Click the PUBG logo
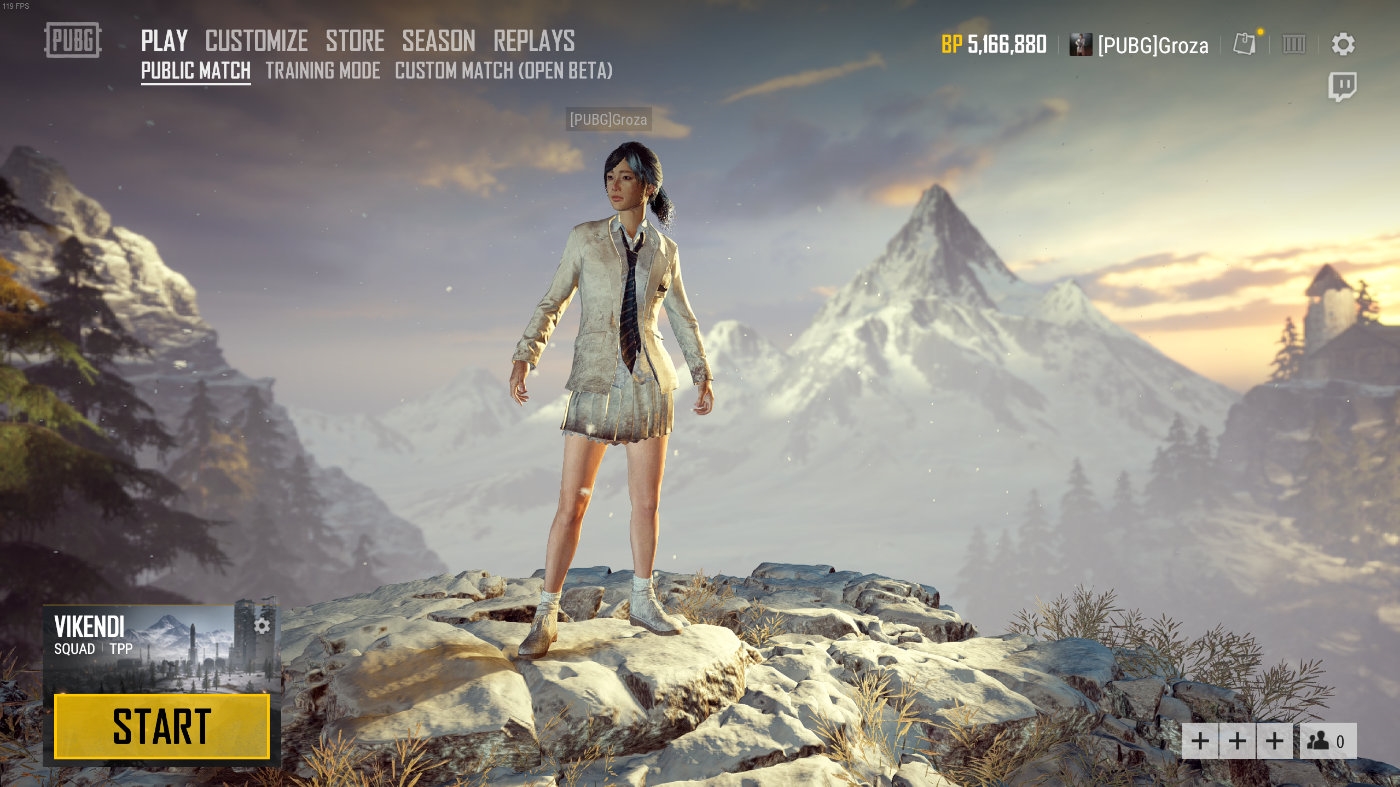The image size is (1400, 787). (x=73, y=40)
